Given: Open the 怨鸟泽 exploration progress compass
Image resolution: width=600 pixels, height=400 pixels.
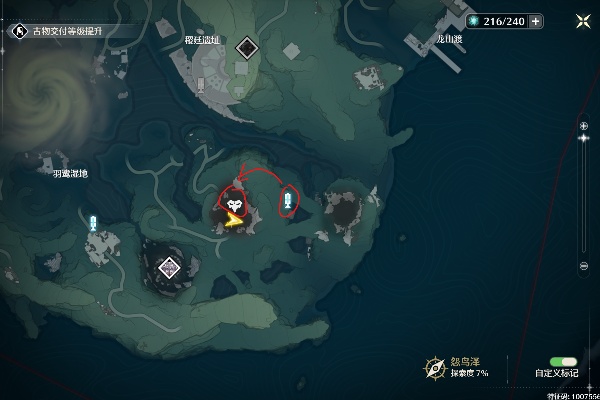Looking at the screenshot, I should point(435,367).
